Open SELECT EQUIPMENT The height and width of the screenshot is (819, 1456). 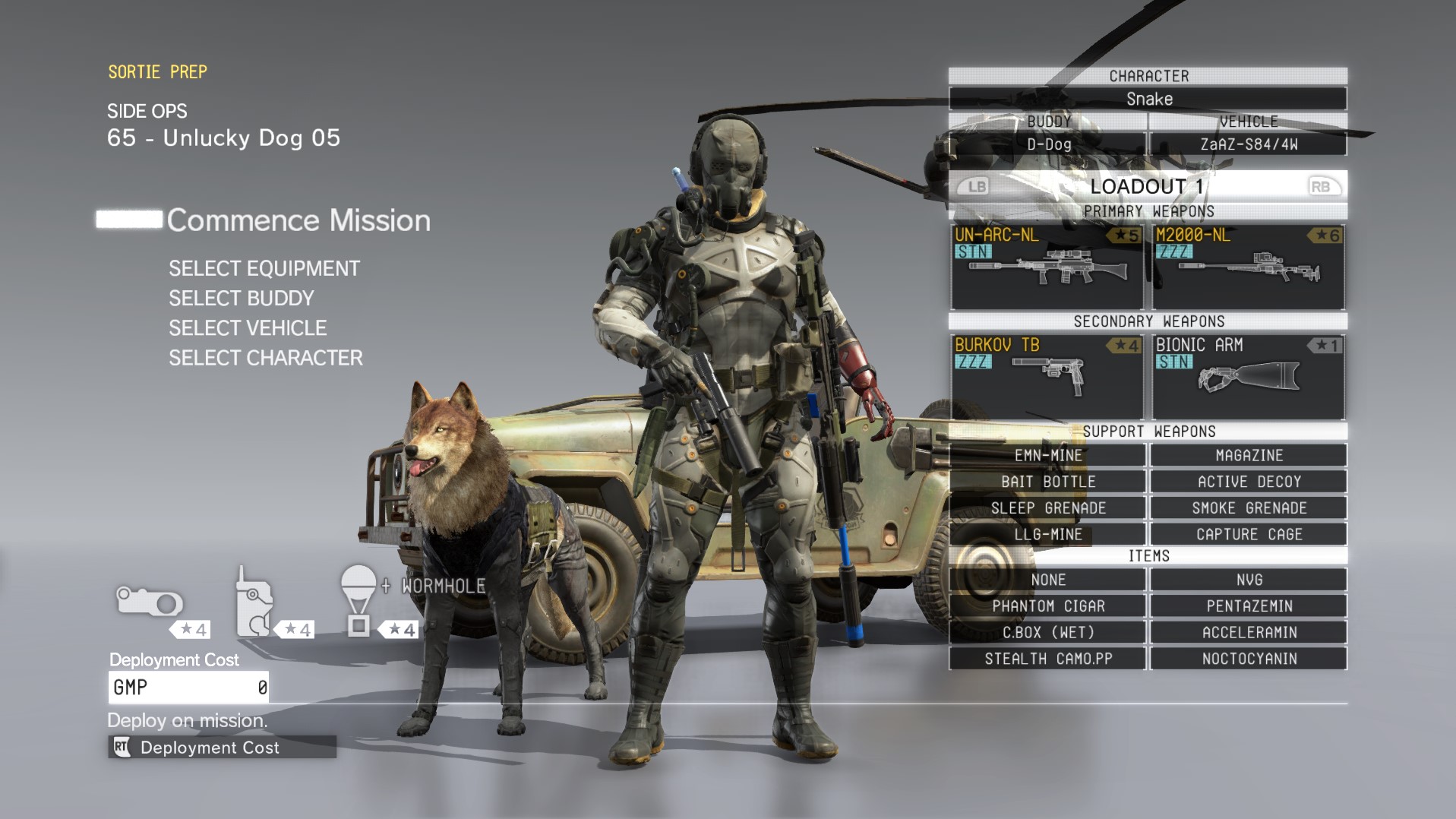[265, 268]
